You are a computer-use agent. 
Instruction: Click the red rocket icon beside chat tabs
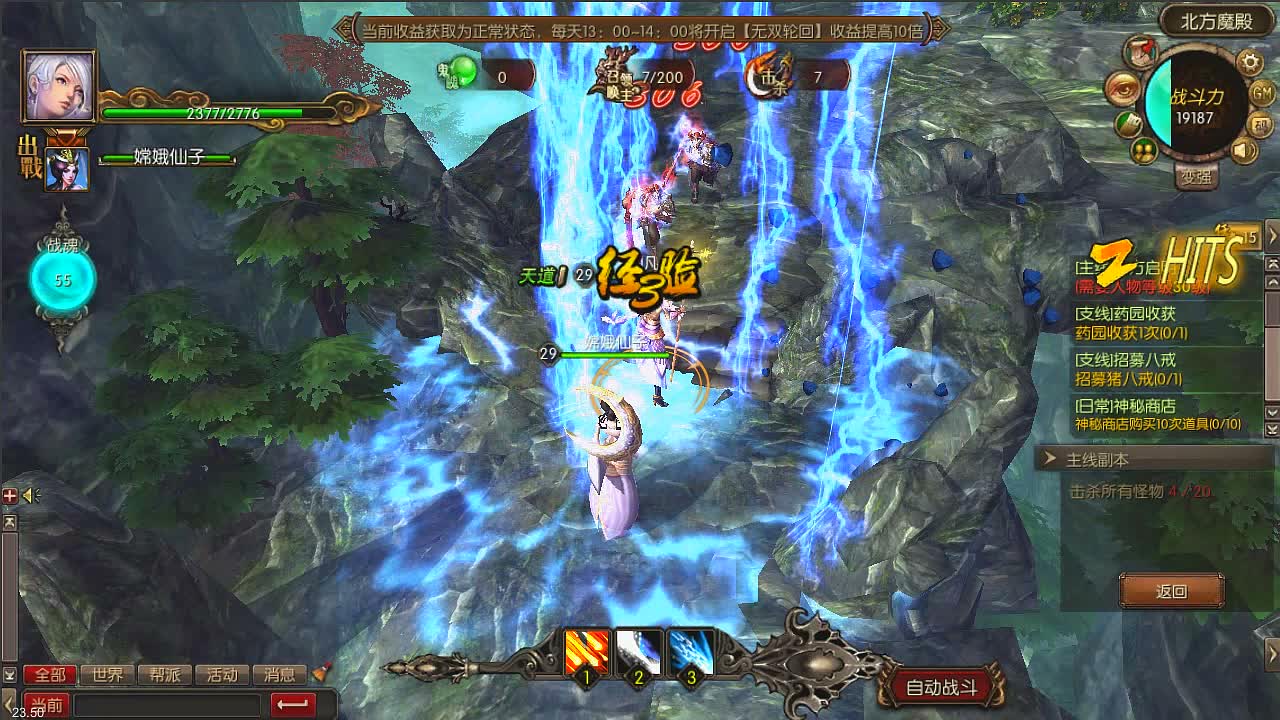(320, 673)
